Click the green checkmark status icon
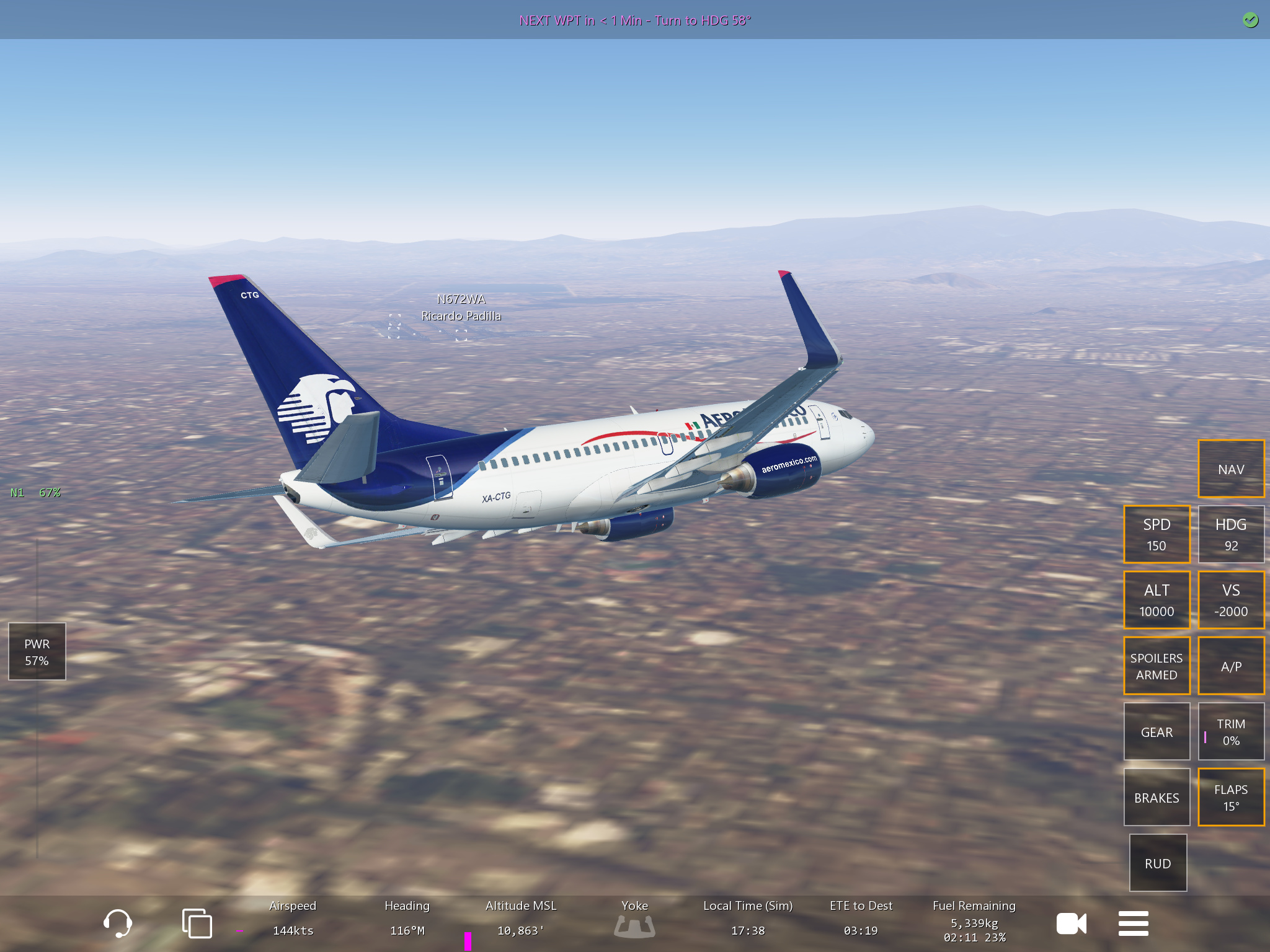This screenshot has height=952, width=1270. 1250,20
